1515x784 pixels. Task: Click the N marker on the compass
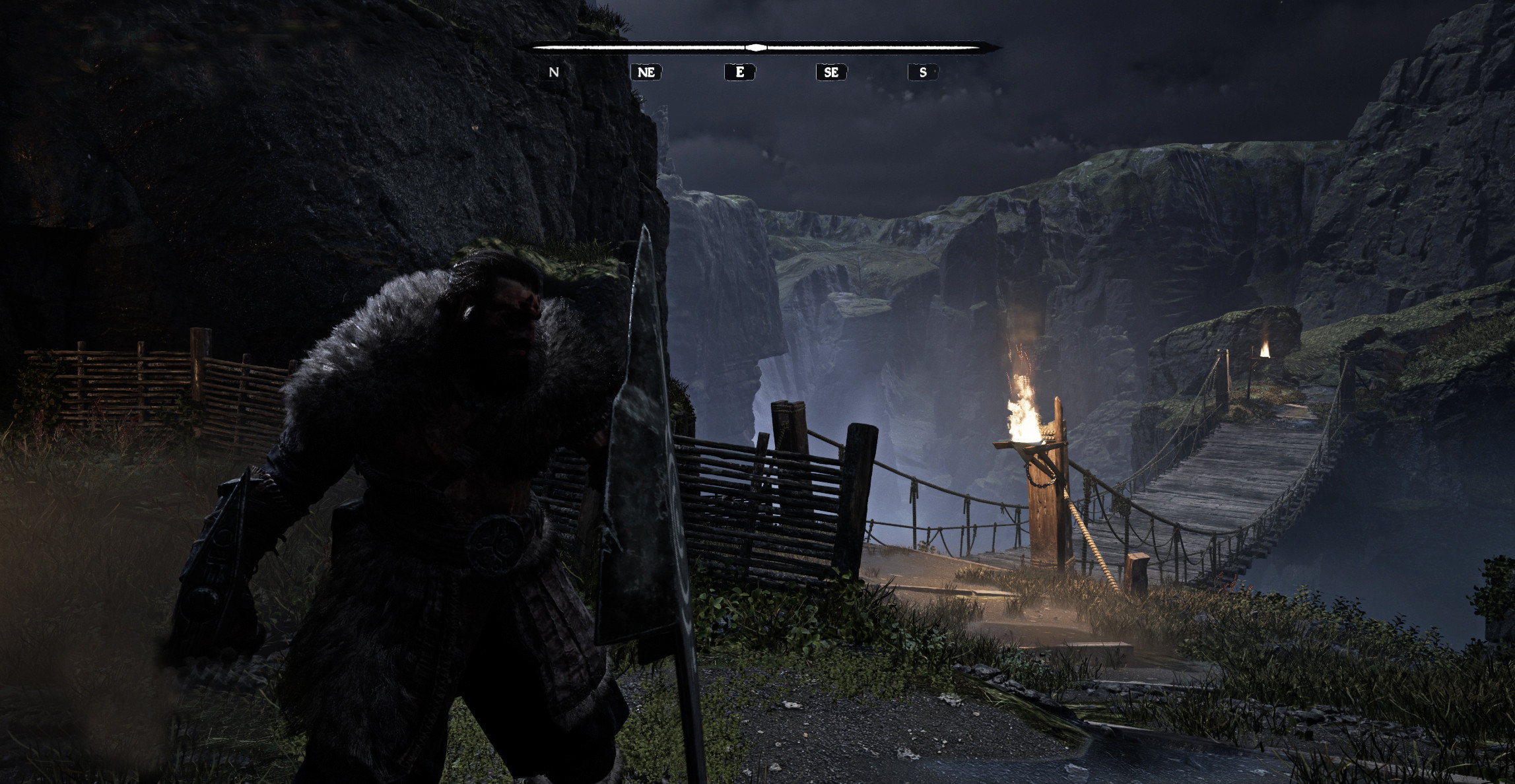[554, 72]
